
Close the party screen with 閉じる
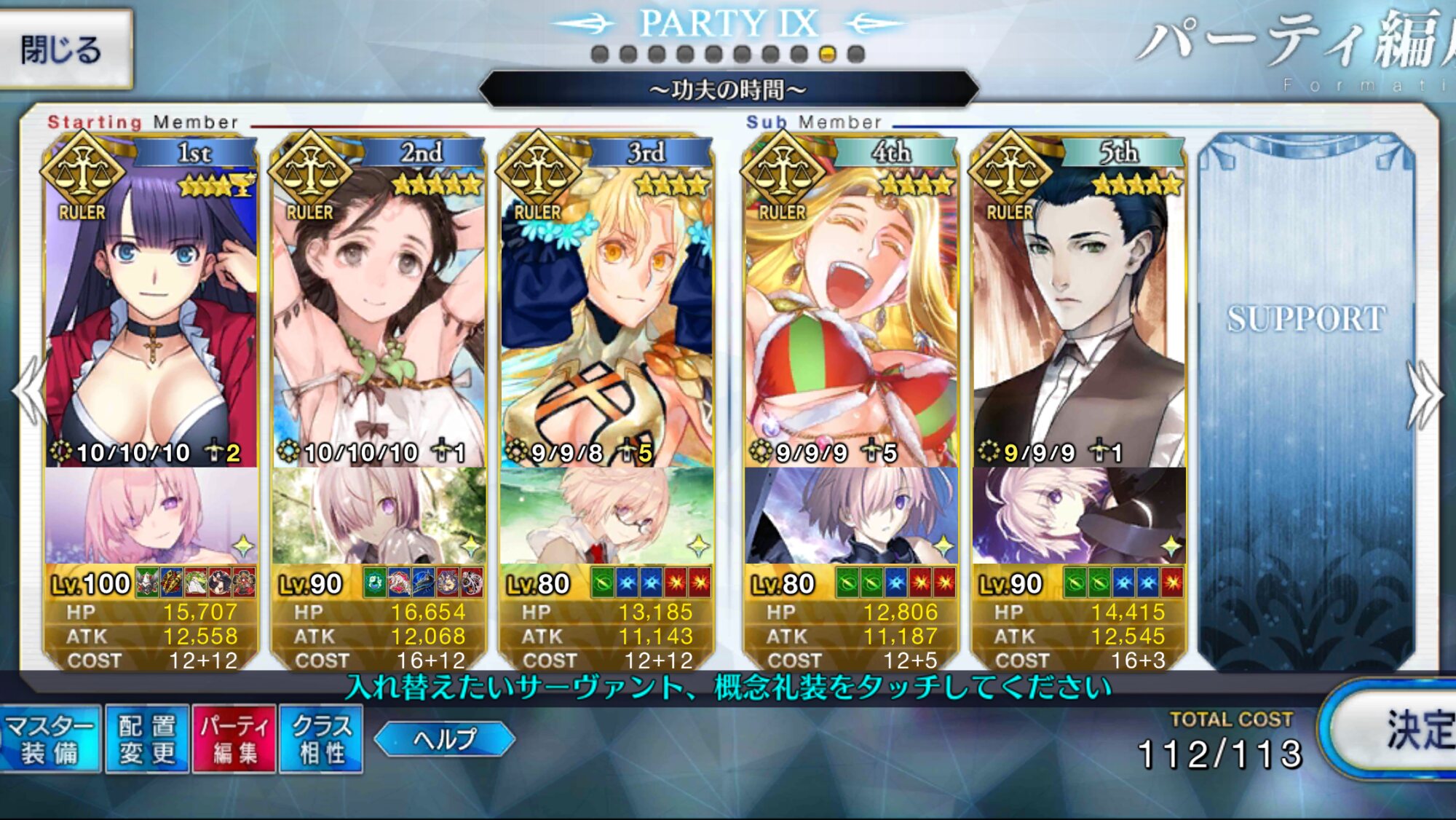coord(64,50)
